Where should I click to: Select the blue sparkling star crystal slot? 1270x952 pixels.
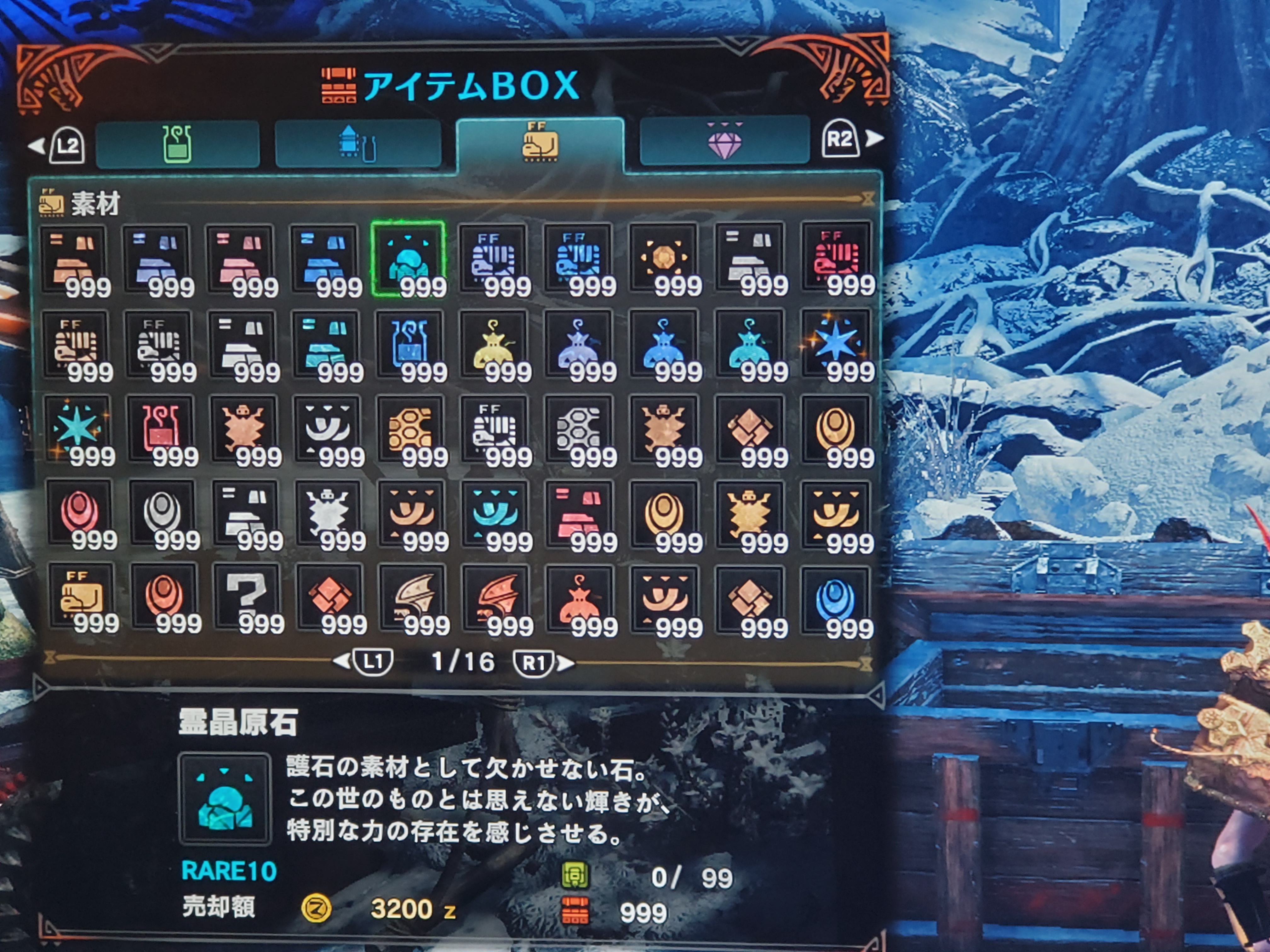[x=836, y=343]
